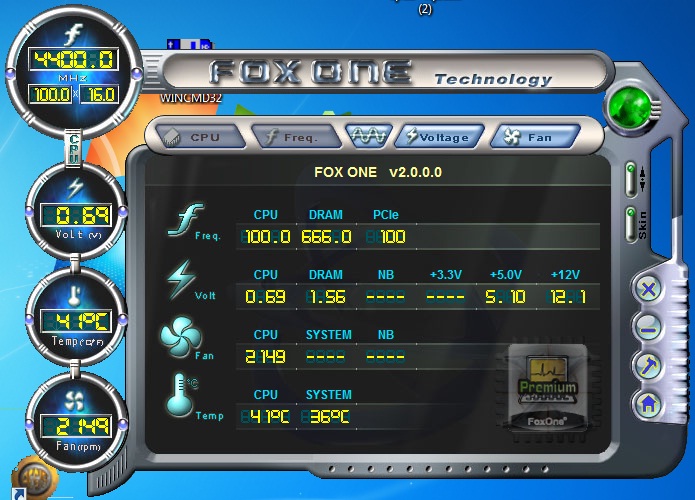The height and width of the screenshot is (500, 695).
Task: Switch to the CPU tab
Action: pos(191,136)
